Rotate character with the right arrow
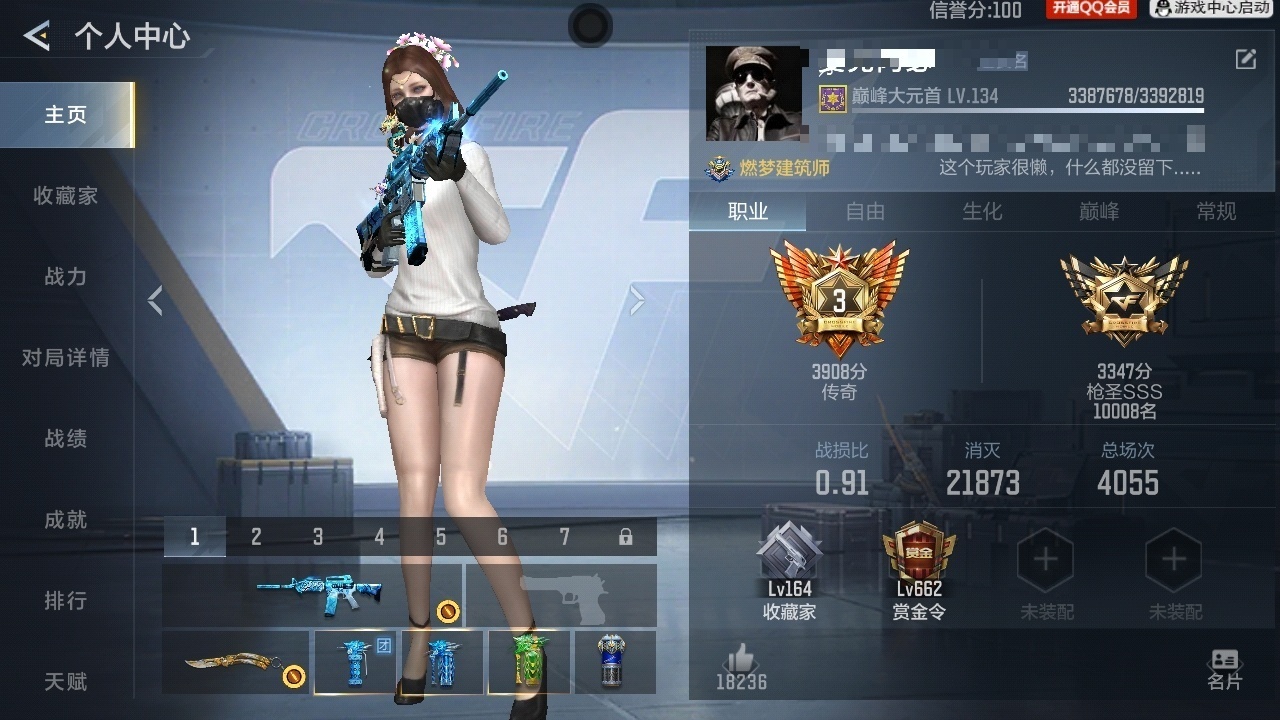 tap(637, 300)
